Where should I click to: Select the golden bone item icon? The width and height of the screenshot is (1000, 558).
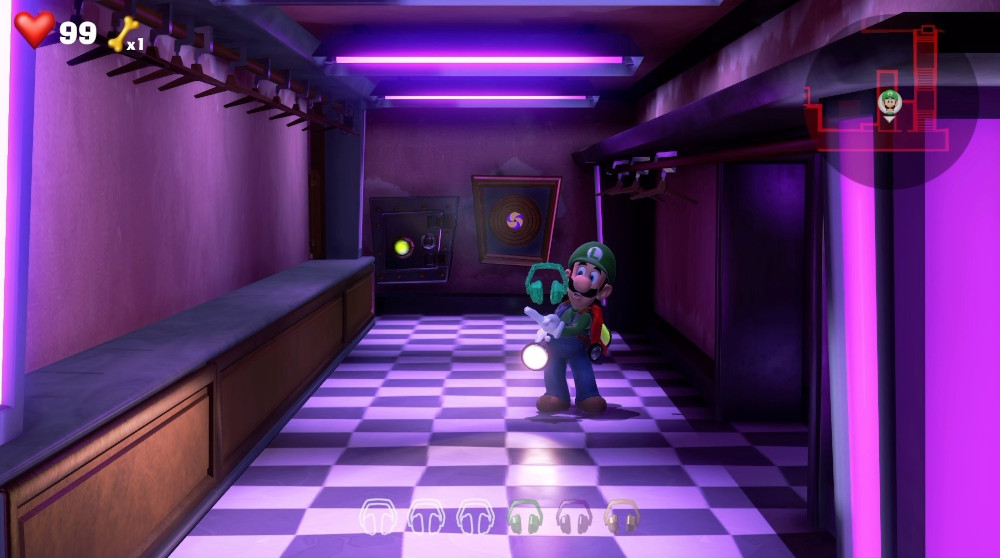pos(123,34)
